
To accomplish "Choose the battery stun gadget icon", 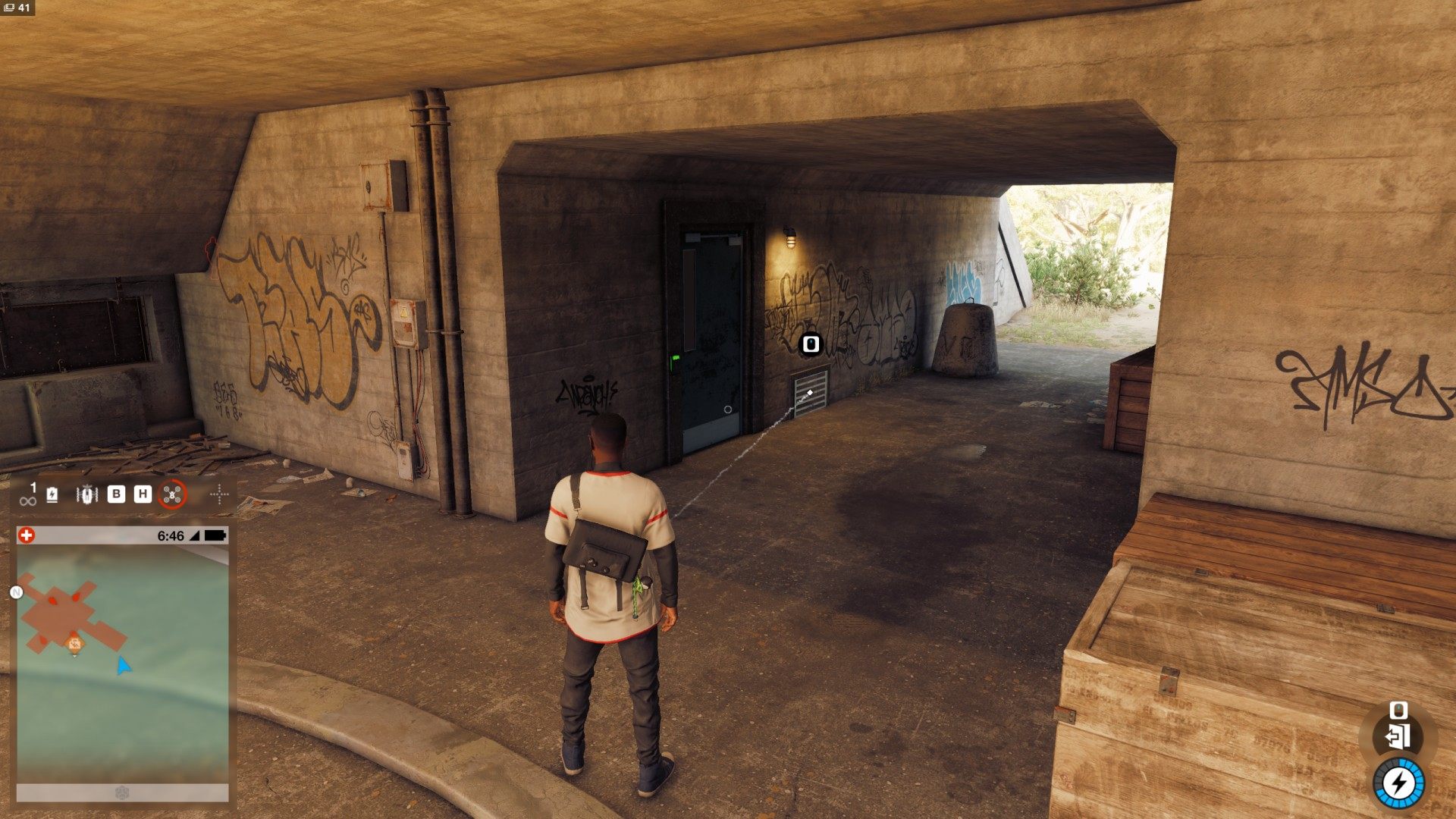I will coord(52,495).
